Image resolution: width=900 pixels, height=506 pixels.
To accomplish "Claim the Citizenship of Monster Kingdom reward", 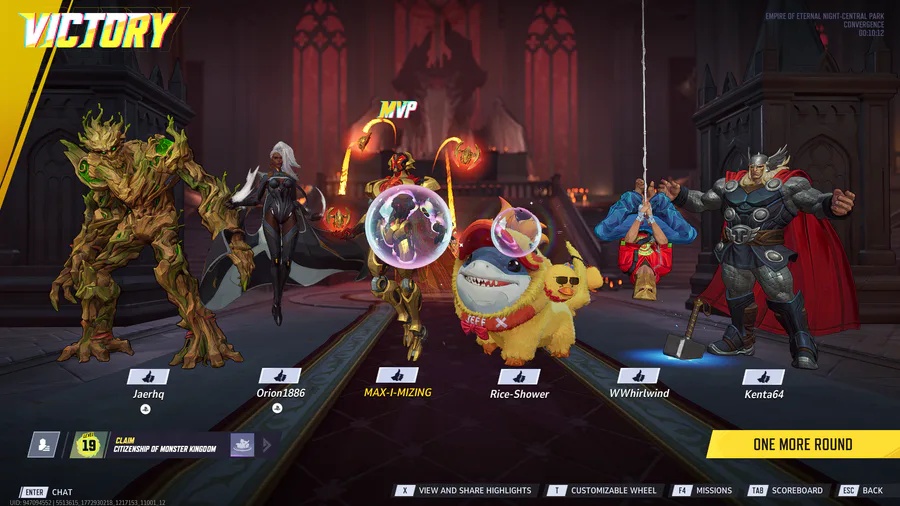I will [x=164, y=444].
